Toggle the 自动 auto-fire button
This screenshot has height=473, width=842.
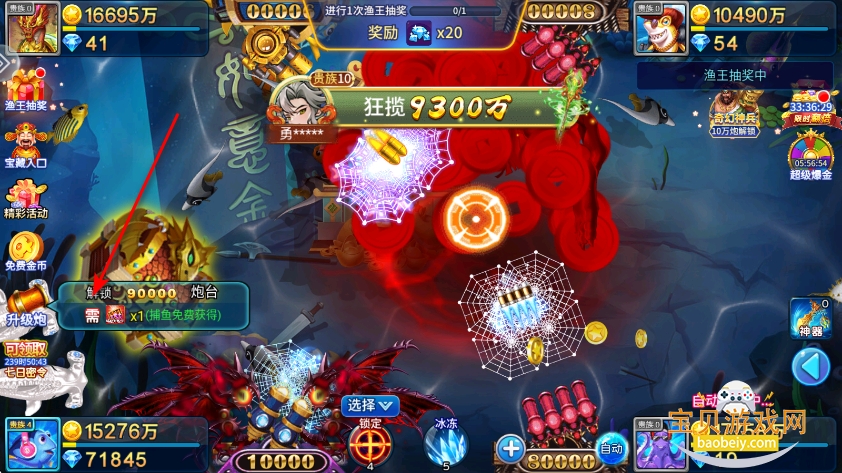point(610,449)
